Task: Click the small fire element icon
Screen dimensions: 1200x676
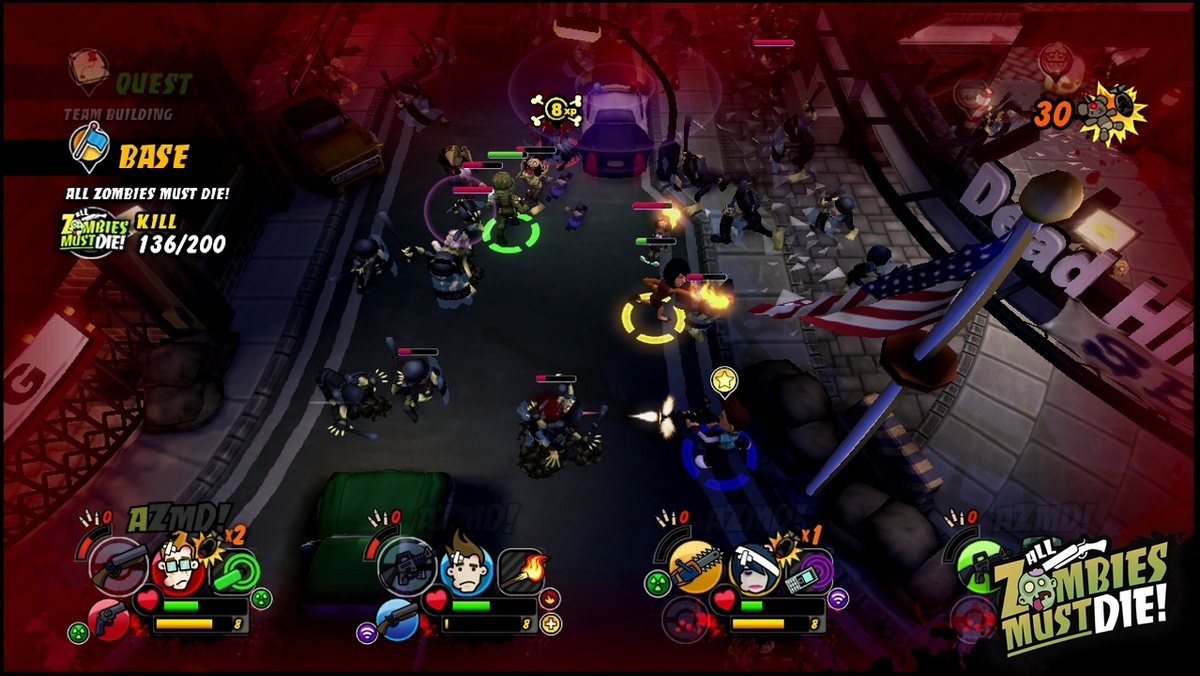Action: pos(550,600)
